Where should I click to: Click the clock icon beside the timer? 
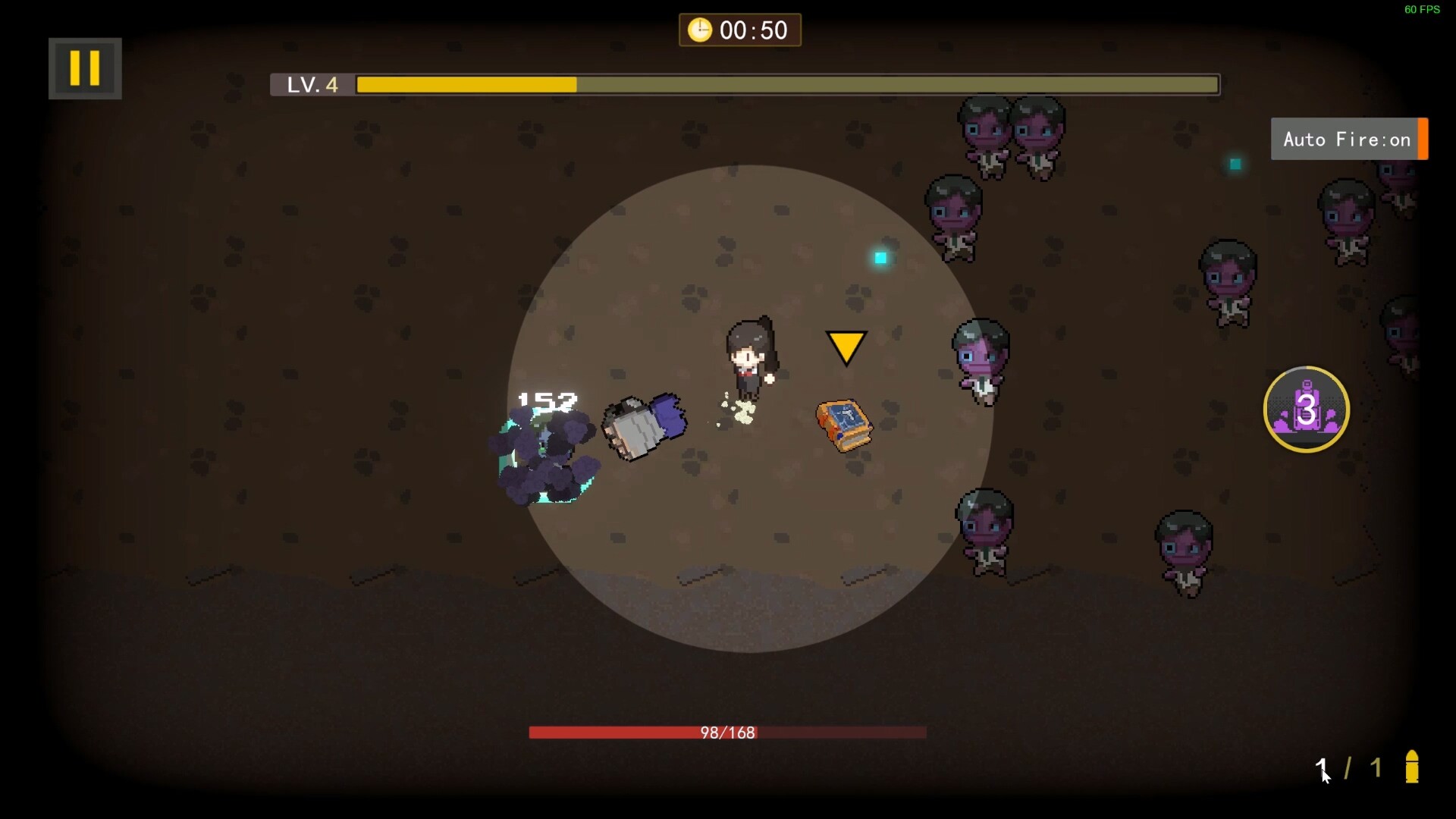pos(699,30)
